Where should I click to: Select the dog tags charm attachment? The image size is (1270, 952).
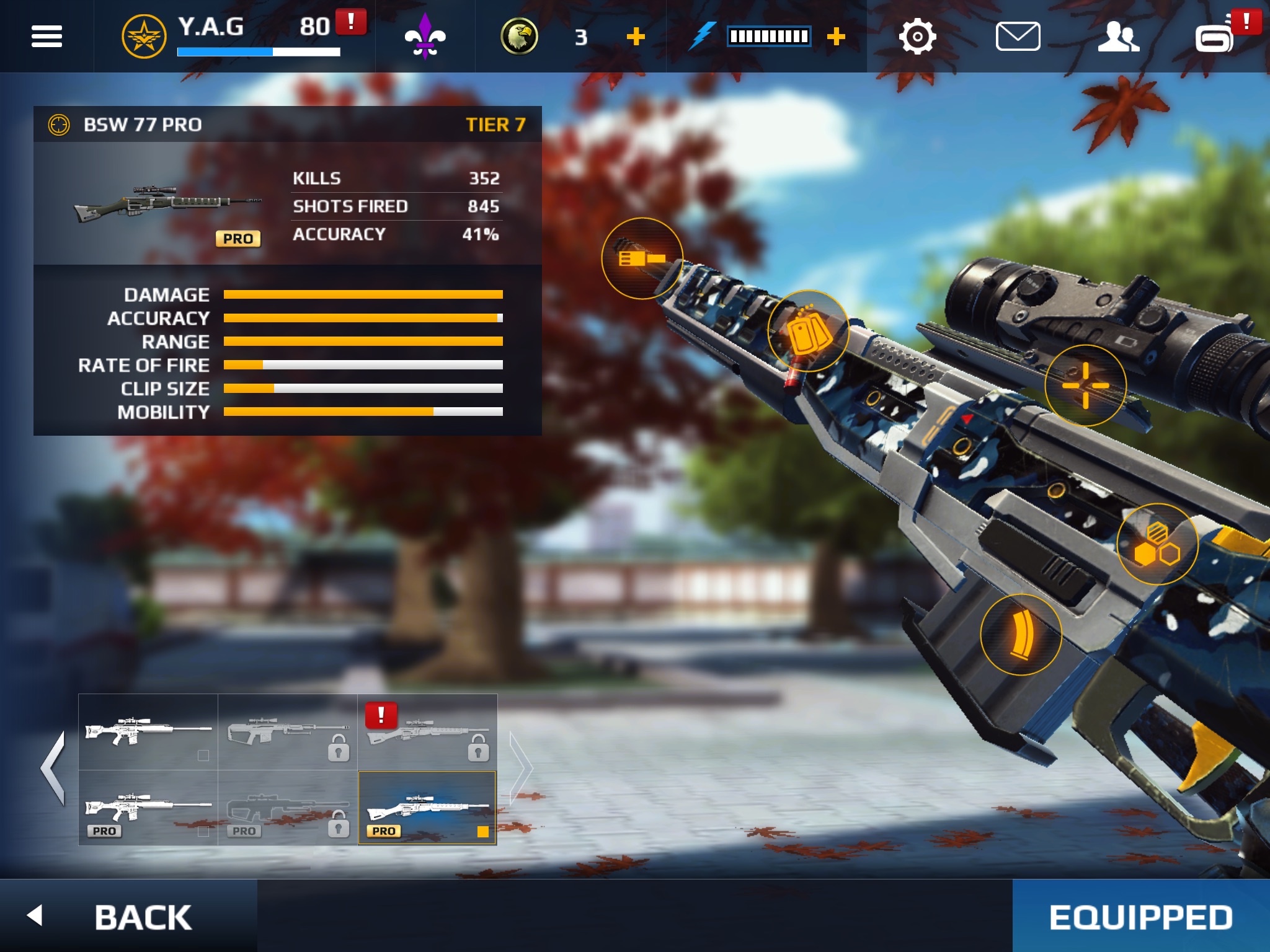coord(808,331)
